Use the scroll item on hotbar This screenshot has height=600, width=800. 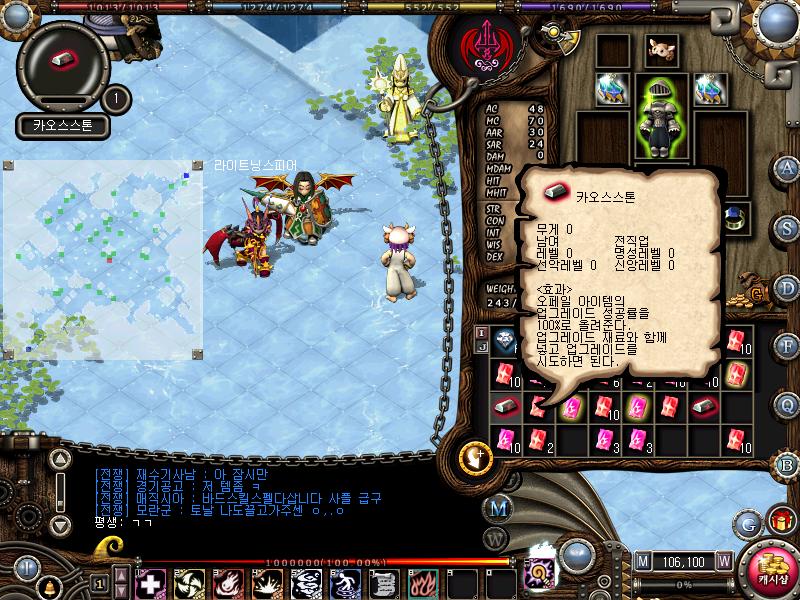(x=384, y=582)
